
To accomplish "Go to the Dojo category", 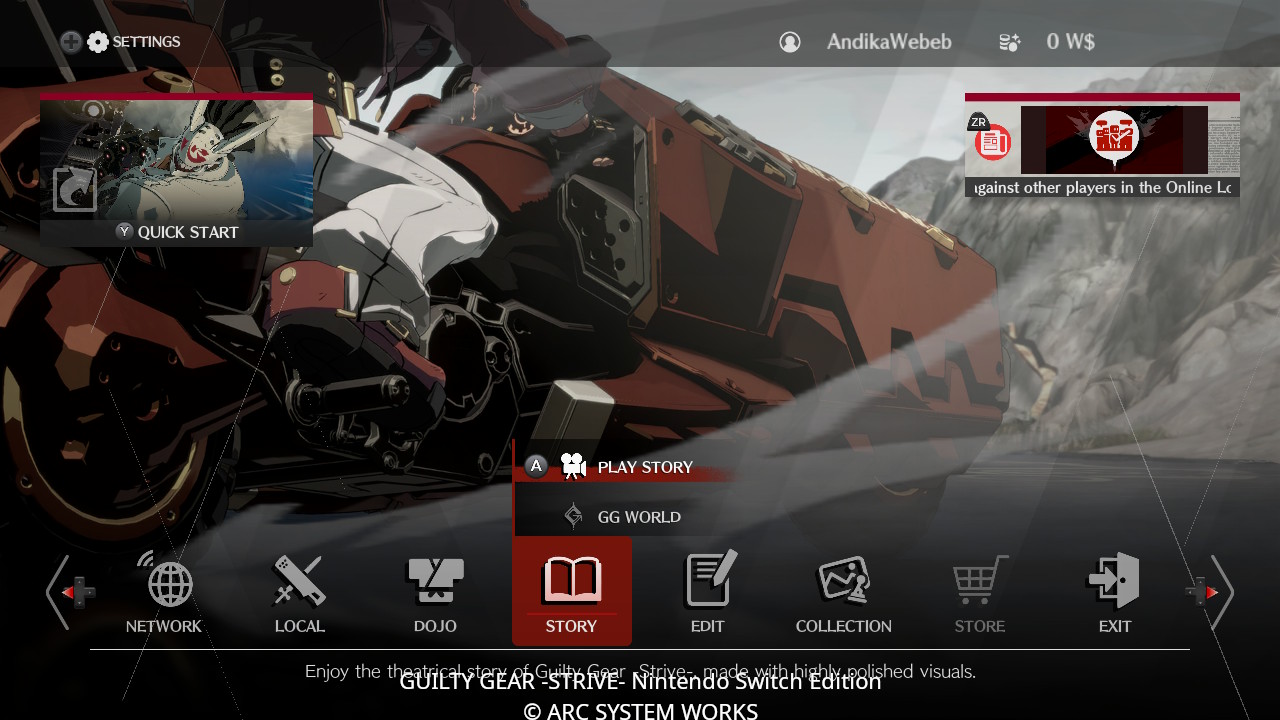I will [x=435, y=592].
